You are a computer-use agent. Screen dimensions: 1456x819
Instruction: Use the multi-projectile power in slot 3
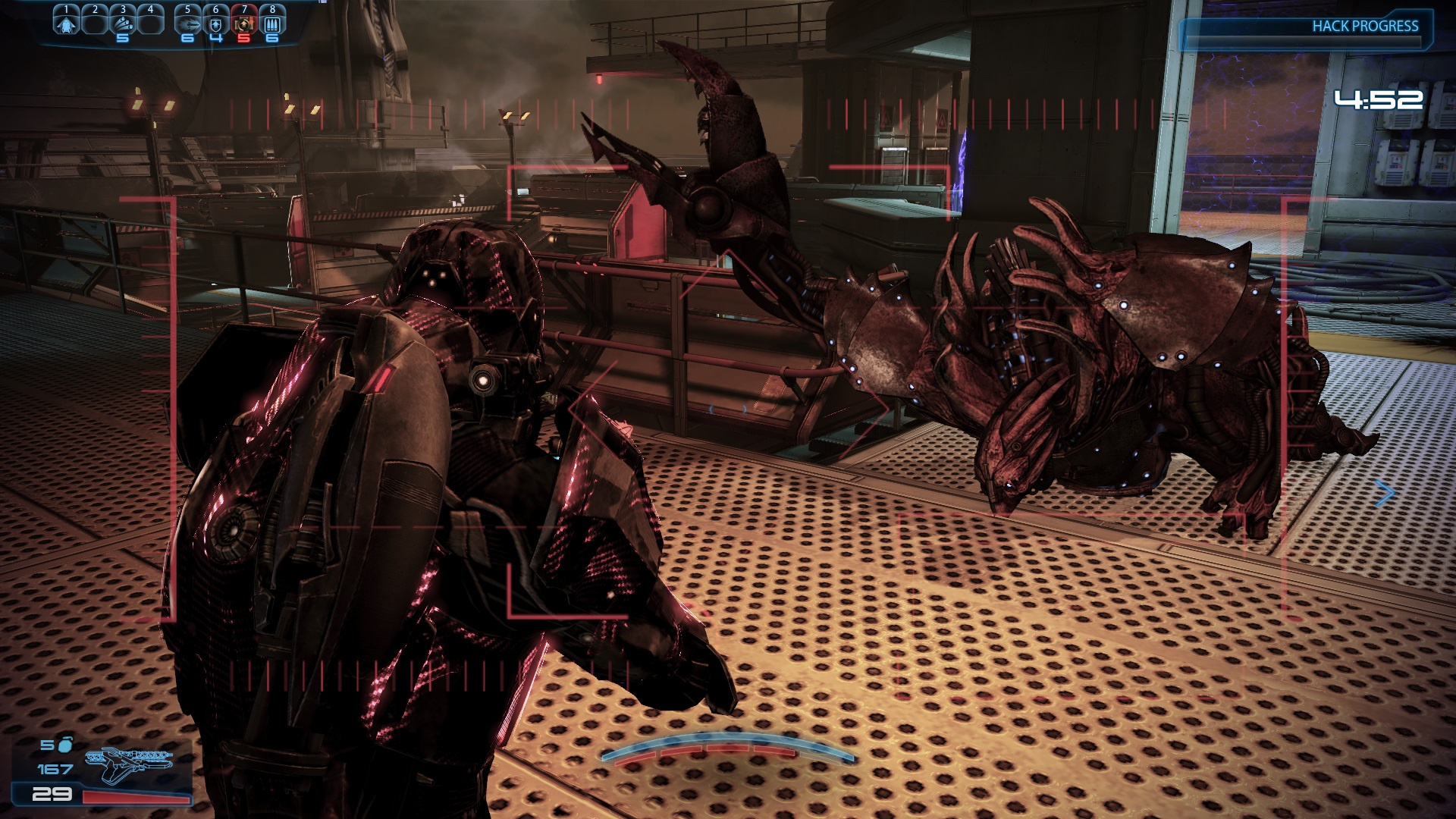(123, 23)
